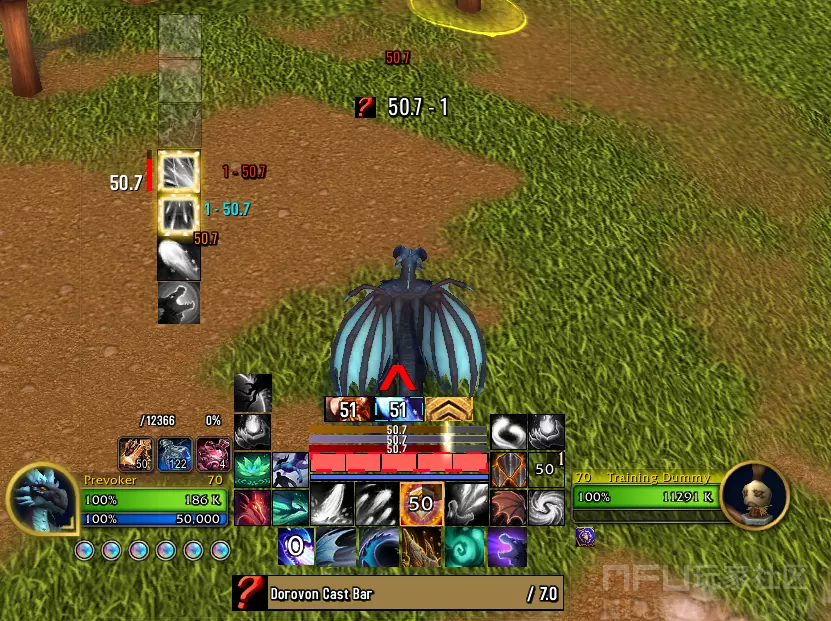Click the small purple debuff on Training Dummy
This screenshot has width=831, height=621.
[587, 537]
